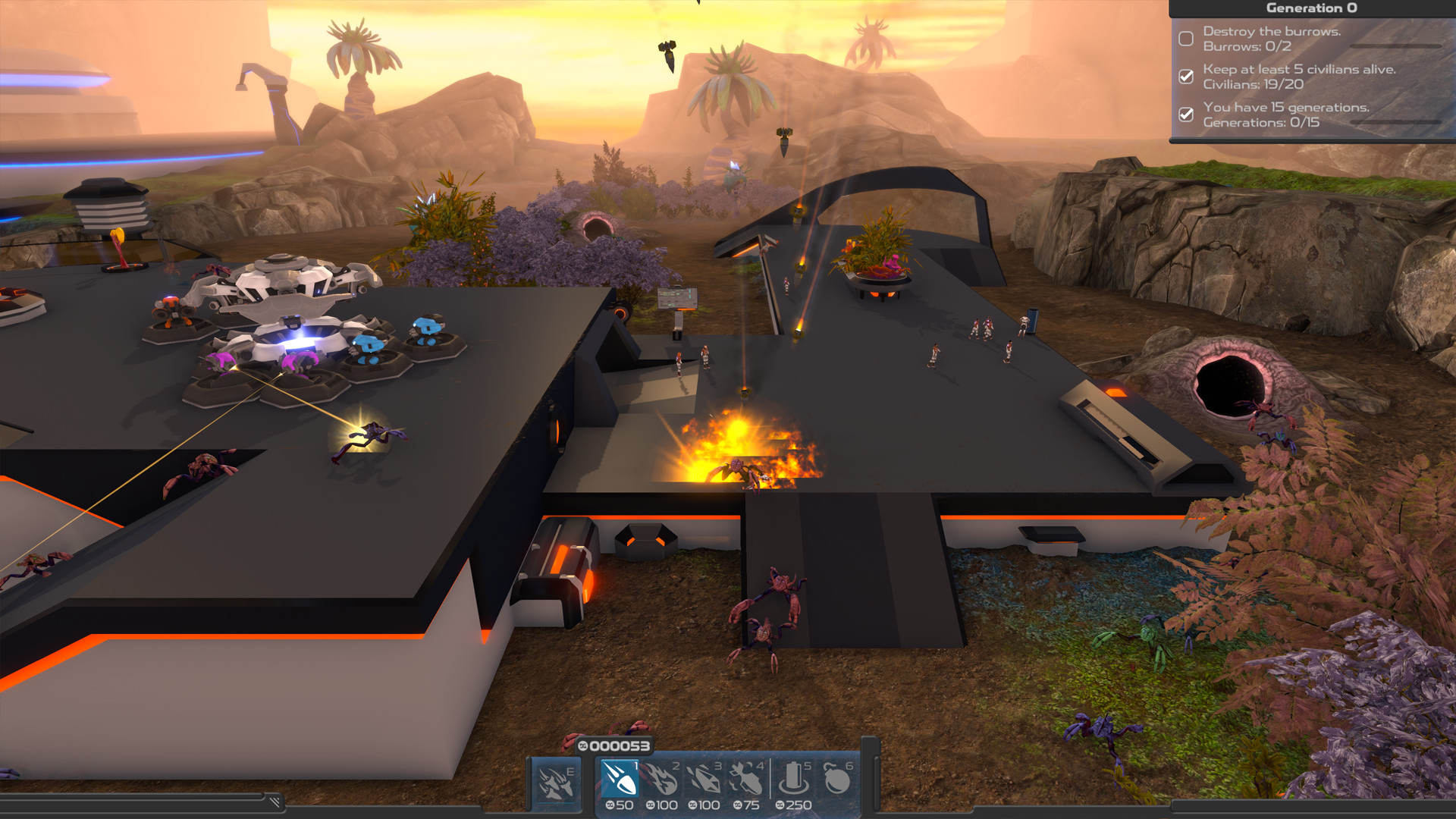Select the battery deployment ability in slot 5

794,780
